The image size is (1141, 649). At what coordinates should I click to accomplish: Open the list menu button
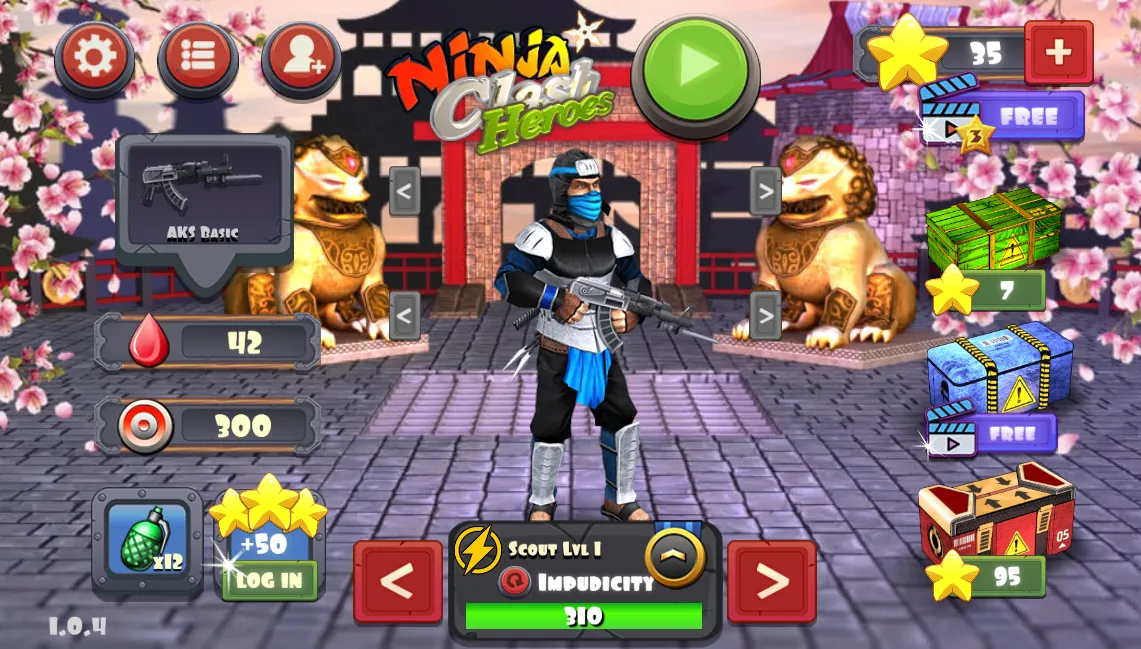tap(198, 57)
